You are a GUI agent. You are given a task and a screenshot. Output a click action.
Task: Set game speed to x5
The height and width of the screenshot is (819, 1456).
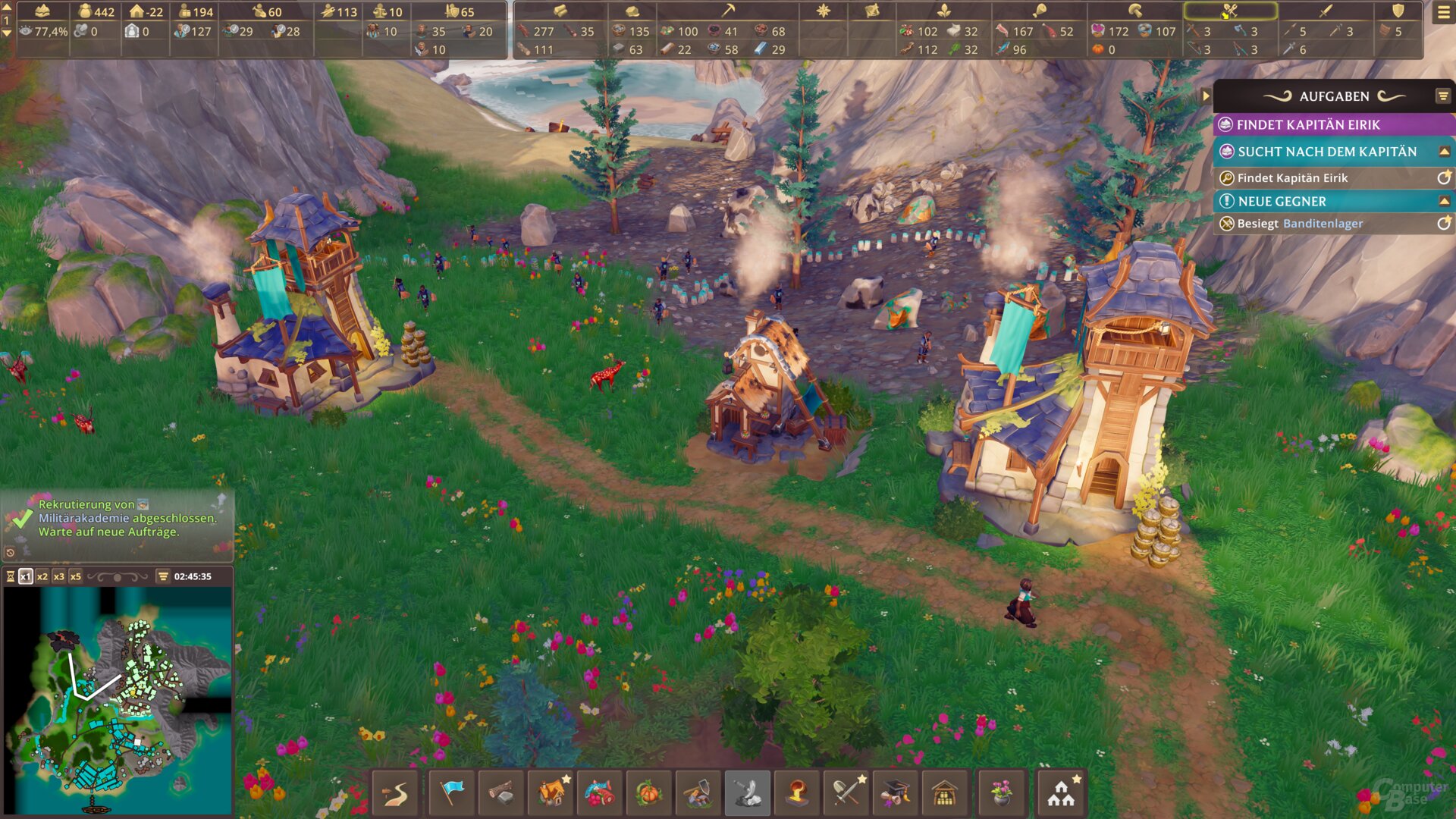pos(76,576)
